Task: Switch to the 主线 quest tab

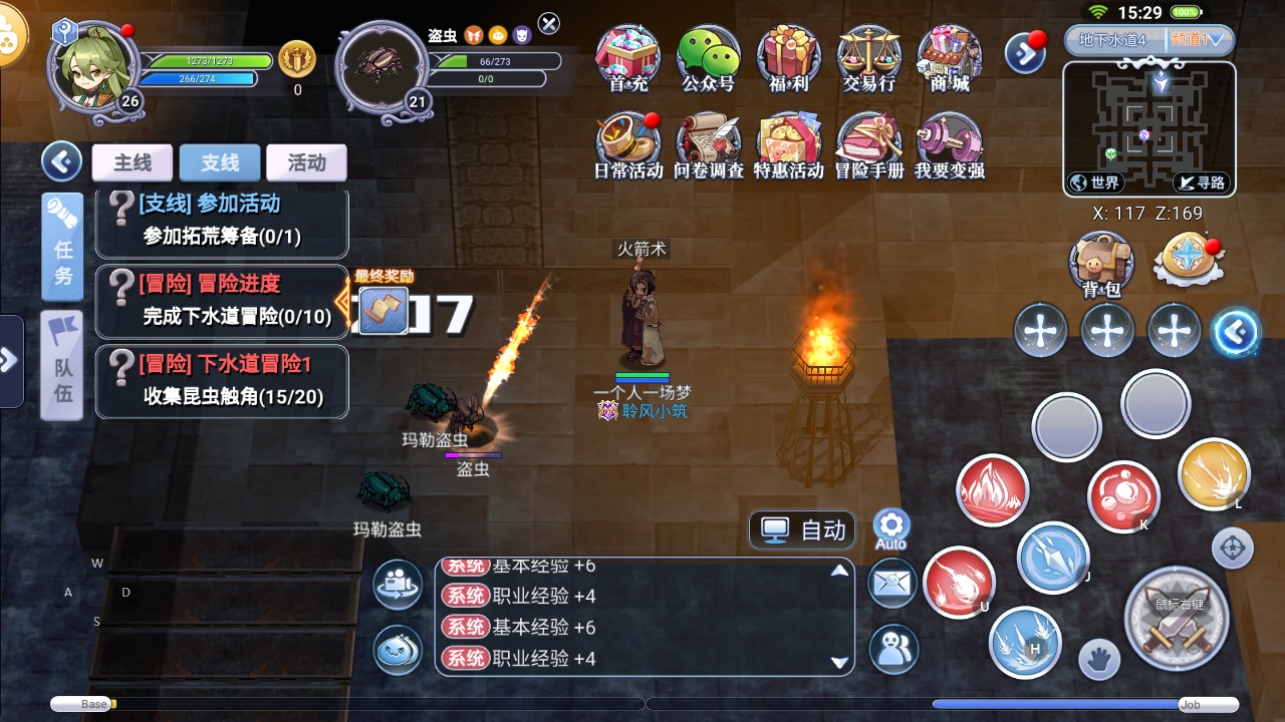Action: (x=132, y=163)
